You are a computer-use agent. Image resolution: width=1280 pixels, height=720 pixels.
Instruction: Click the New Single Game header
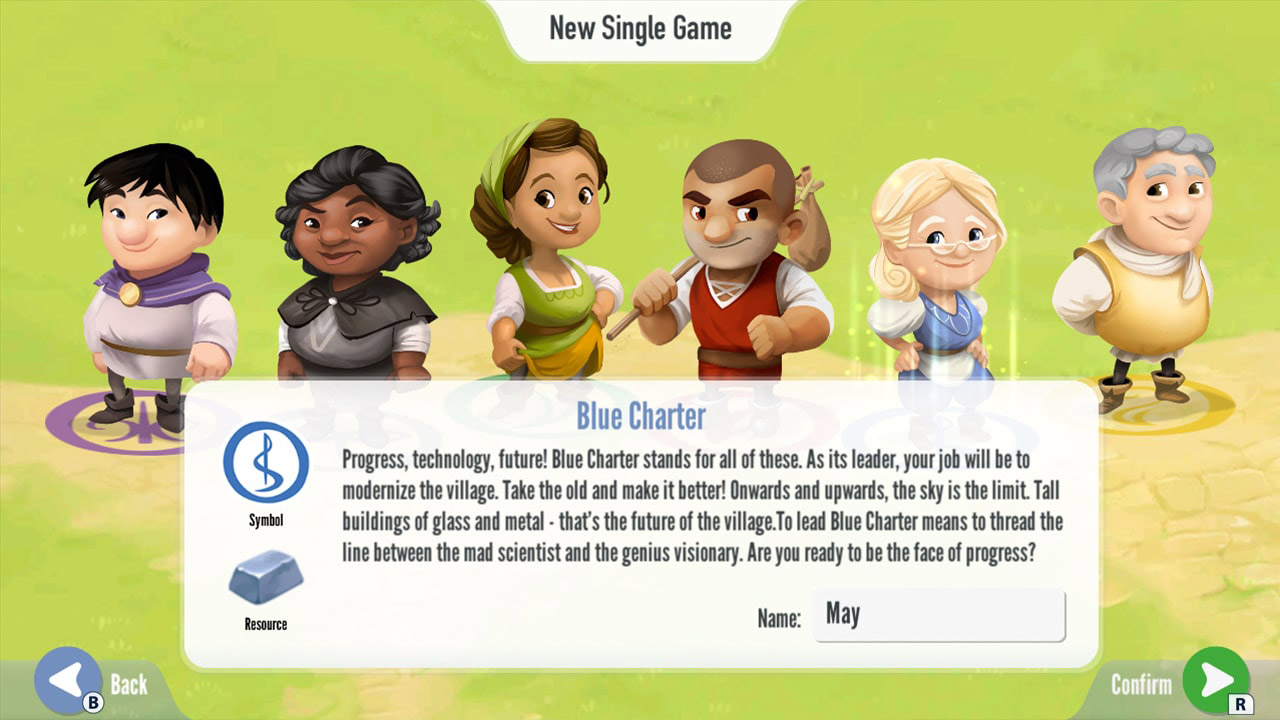coord(640,28)
